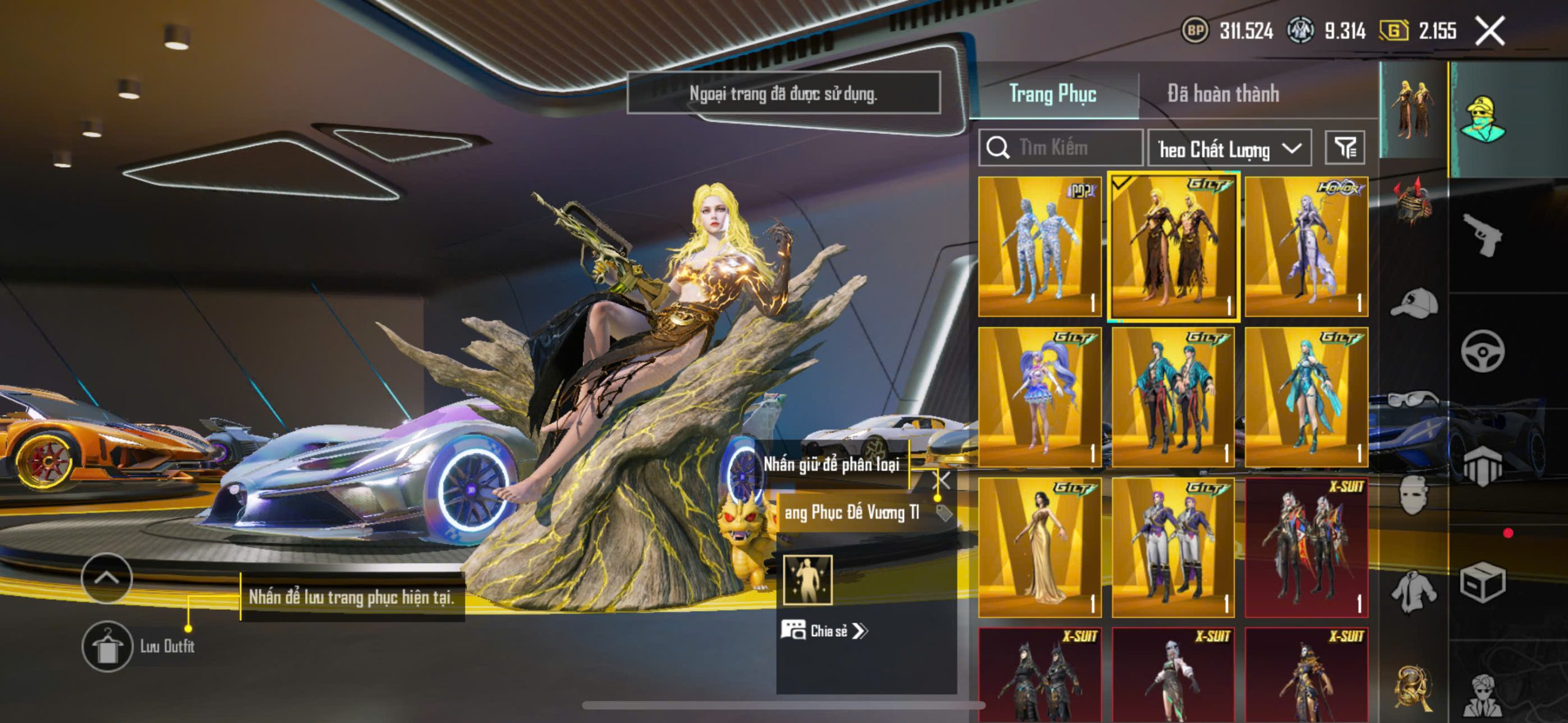Expand the up-arrow circle button

[107, 578]
